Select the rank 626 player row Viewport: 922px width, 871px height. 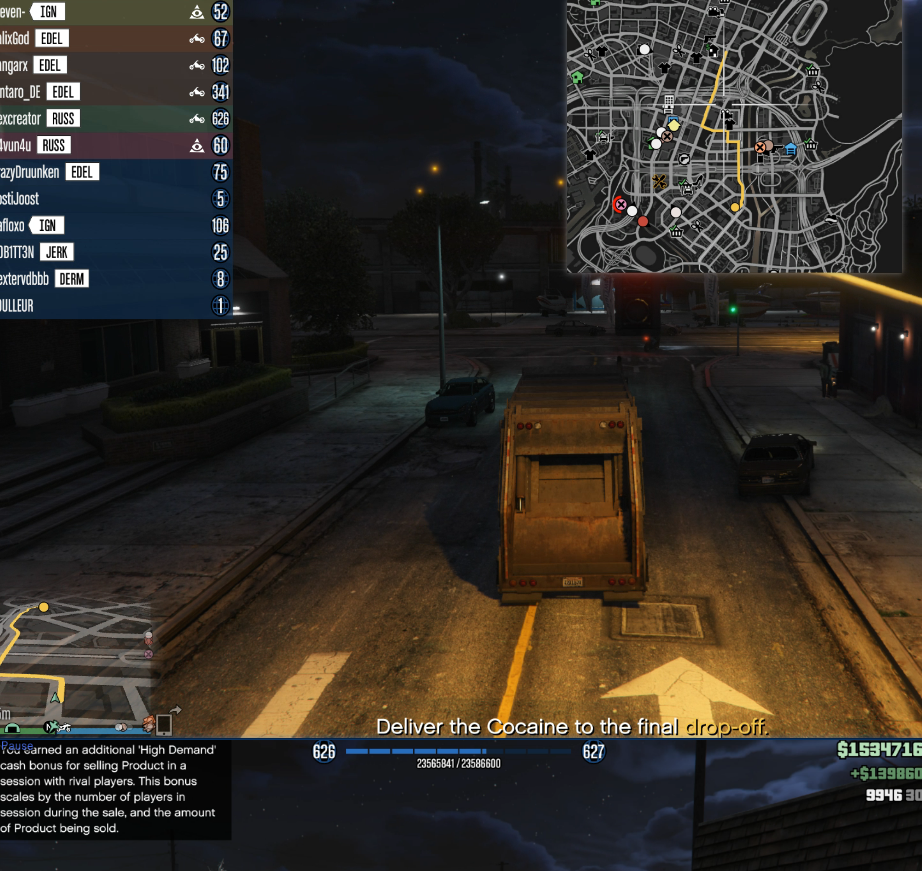[x=115, y=119]
